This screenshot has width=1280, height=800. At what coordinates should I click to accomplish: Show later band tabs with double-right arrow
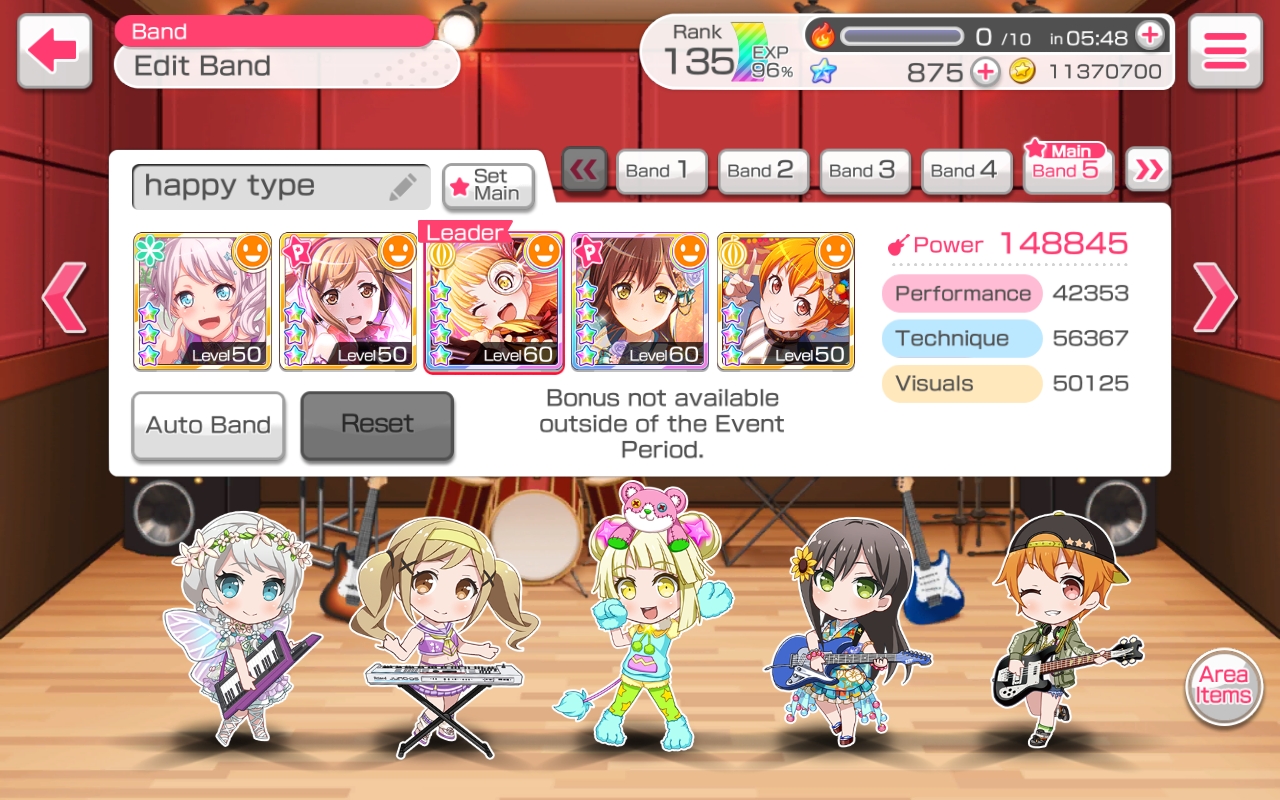click(1148, 170)
